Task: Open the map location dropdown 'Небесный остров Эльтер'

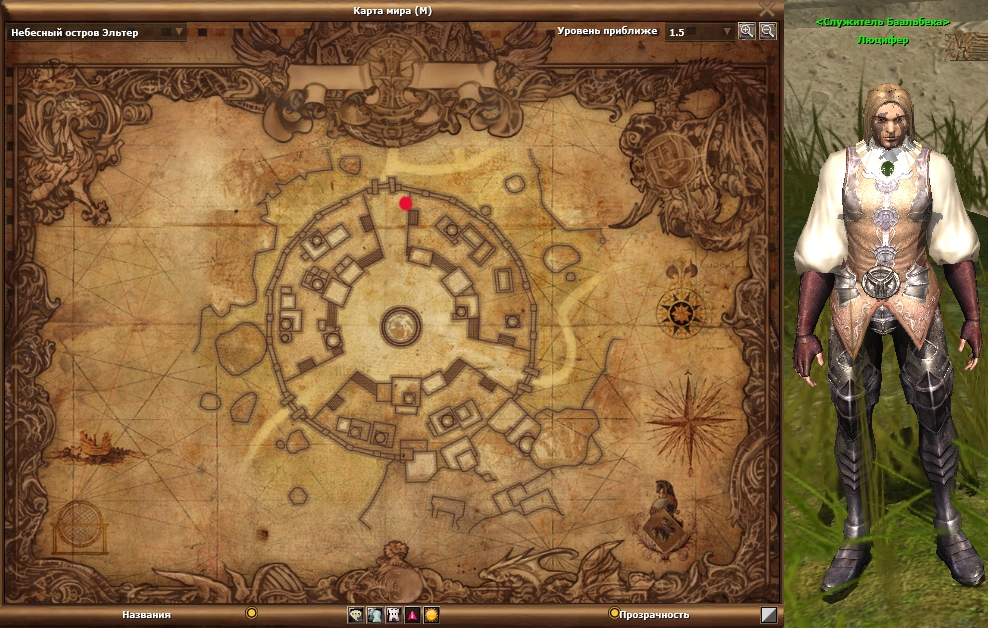Action: pos(96,32)
